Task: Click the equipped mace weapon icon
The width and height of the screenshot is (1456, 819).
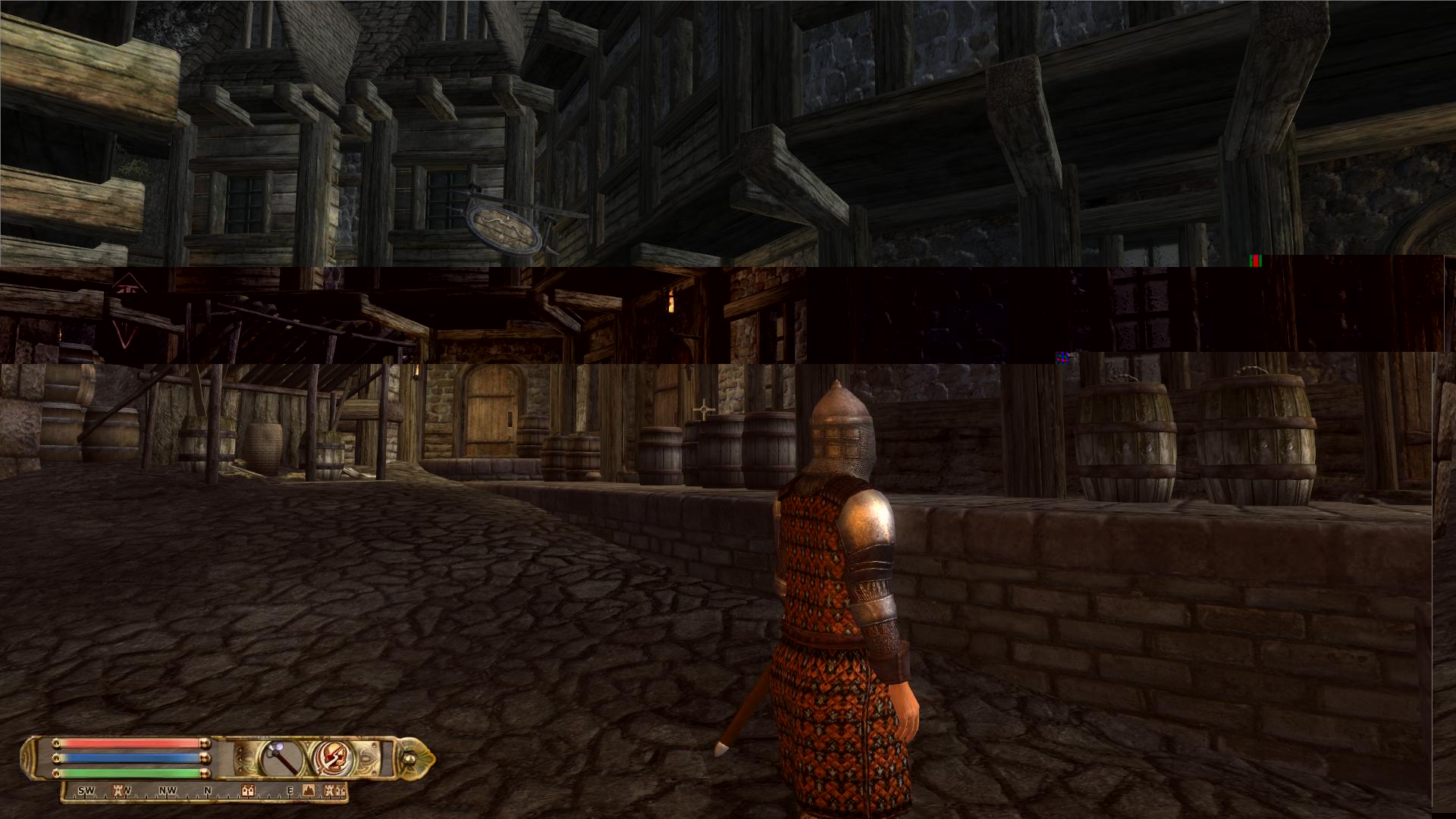Action: 282,757
